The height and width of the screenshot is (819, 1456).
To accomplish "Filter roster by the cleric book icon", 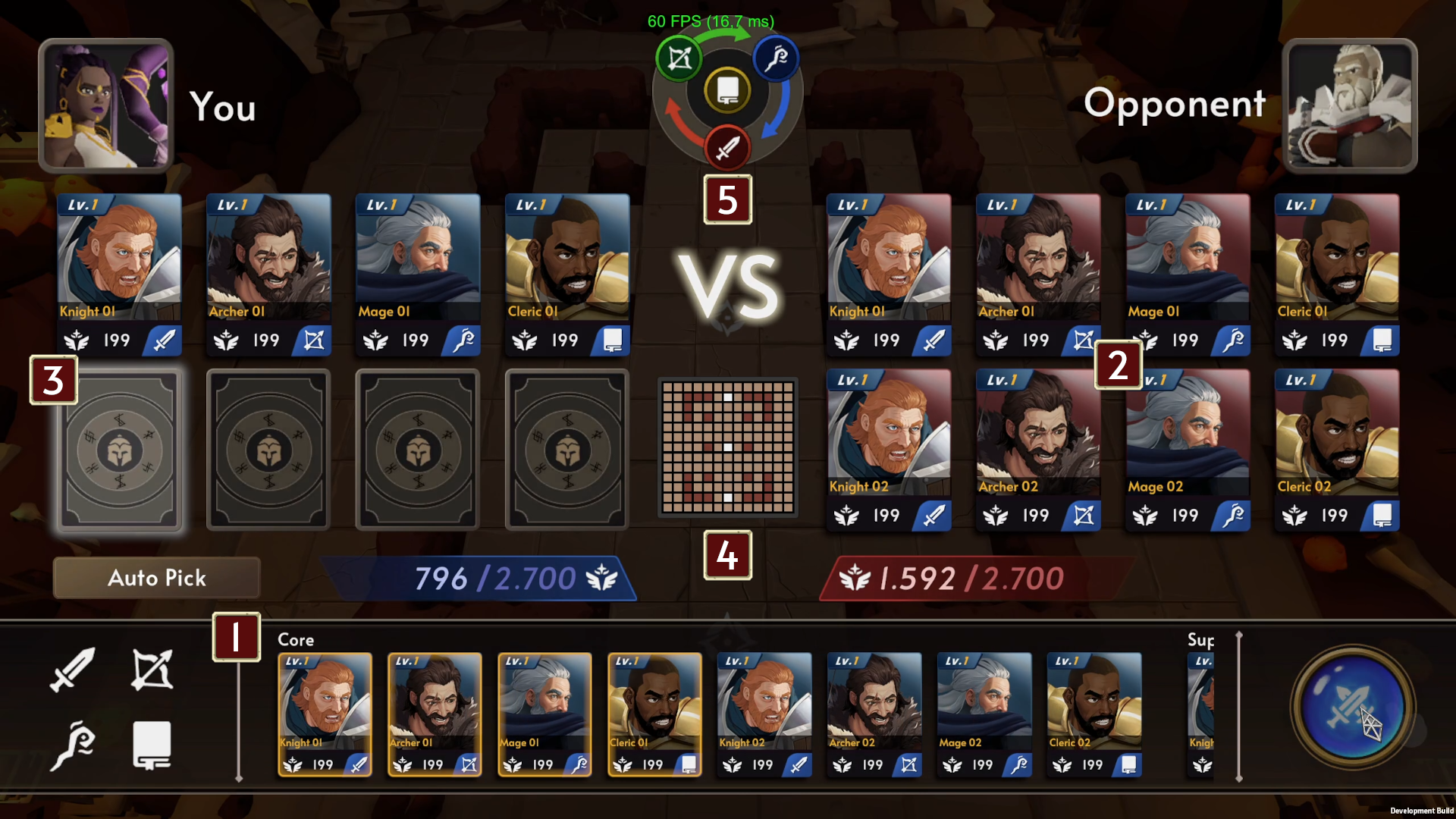I will pos(152,746).
